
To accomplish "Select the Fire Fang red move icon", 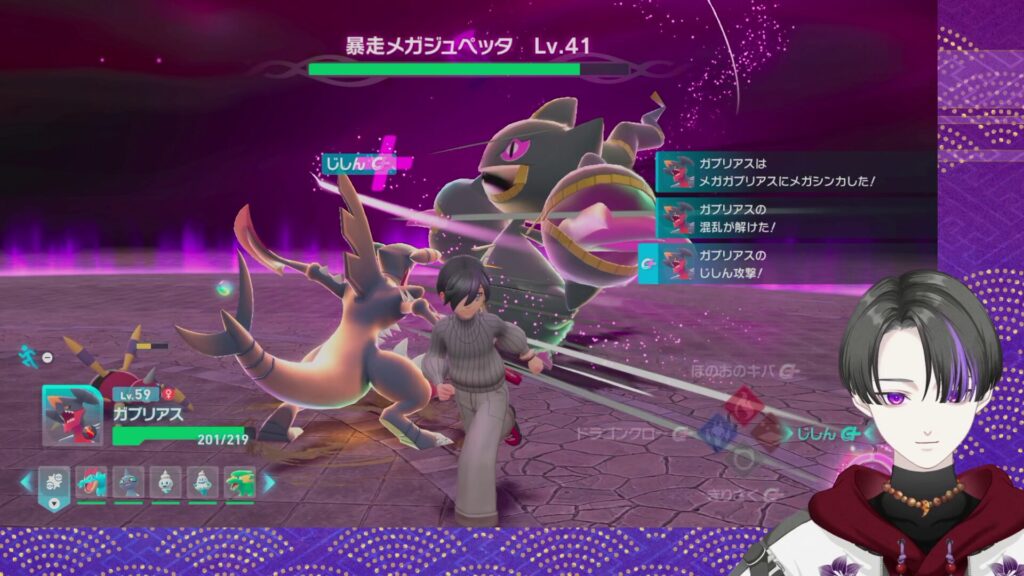I will (742, 405).
